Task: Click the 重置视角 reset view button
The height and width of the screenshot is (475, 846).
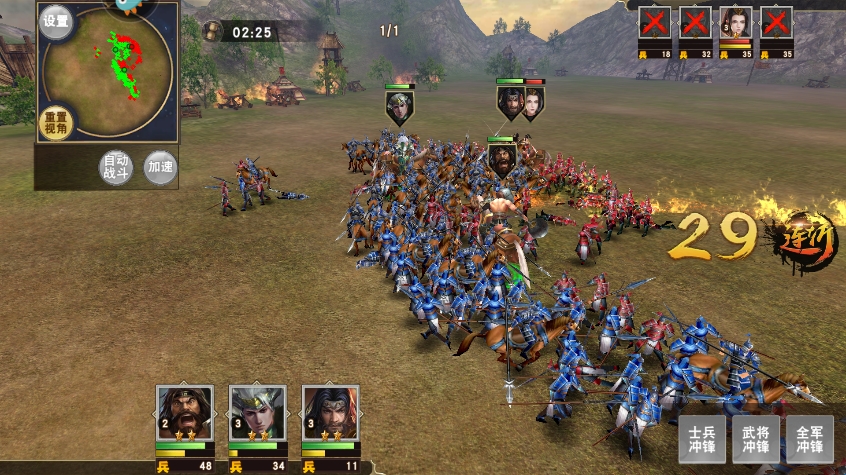Action: [x=56, y=124]
